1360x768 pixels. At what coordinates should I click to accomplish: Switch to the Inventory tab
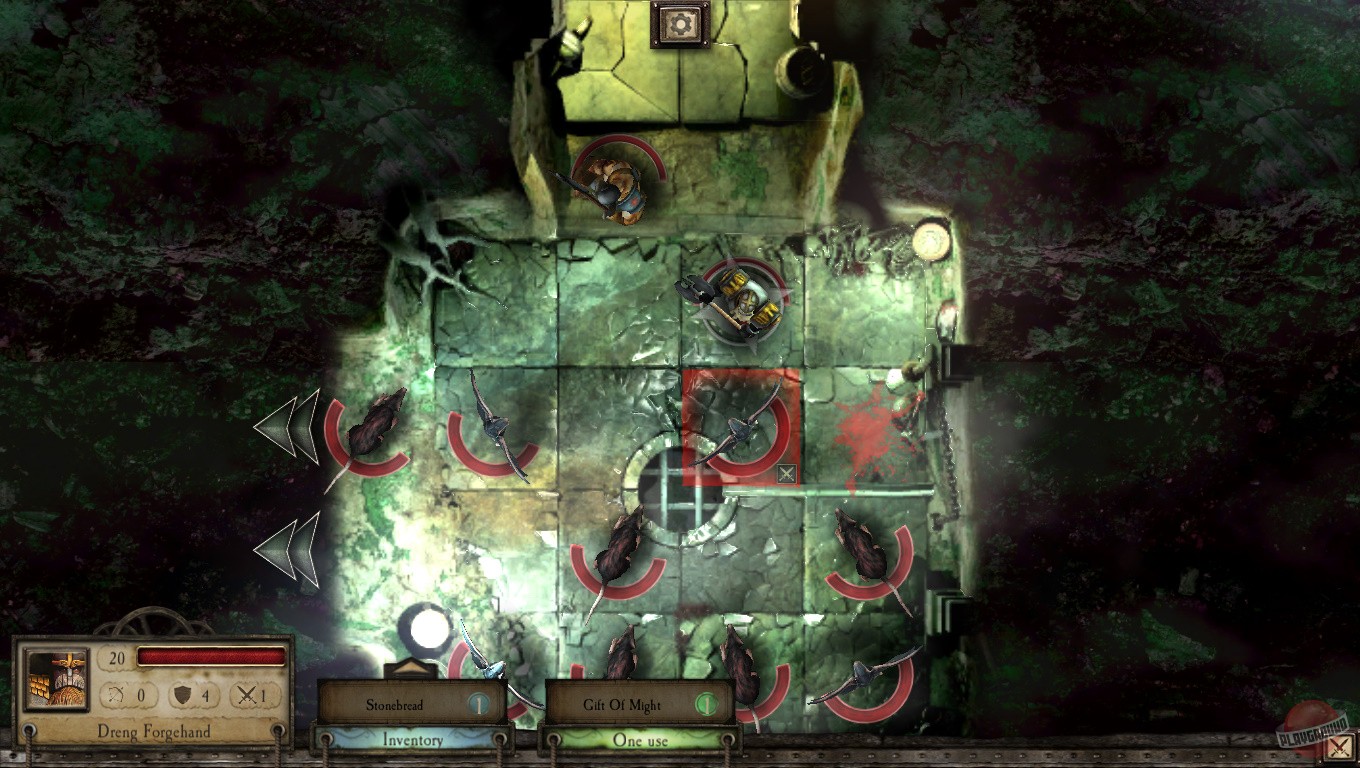[x=414, y=740]
